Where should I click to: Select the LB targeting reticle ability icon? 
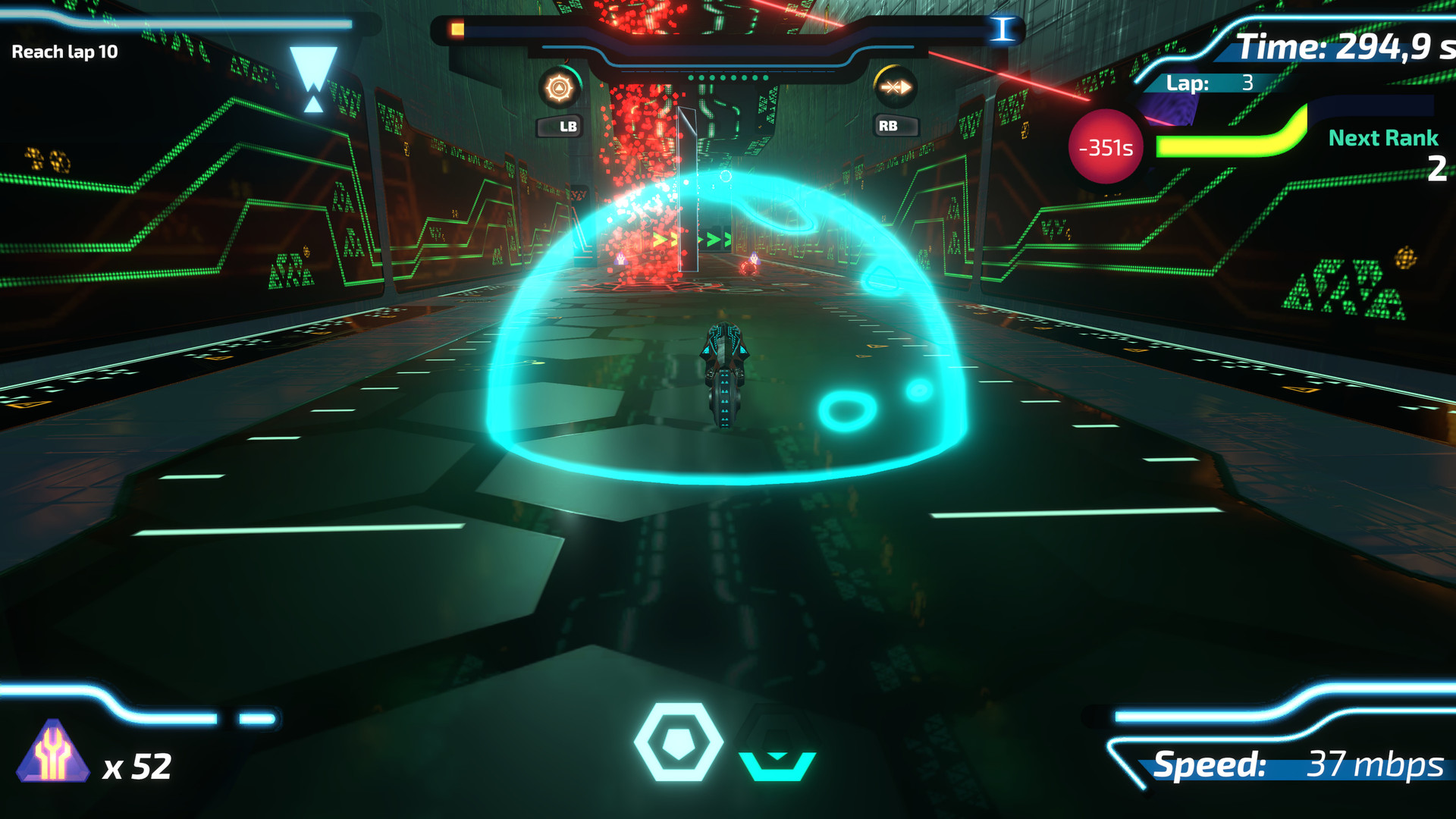point(559,86)
